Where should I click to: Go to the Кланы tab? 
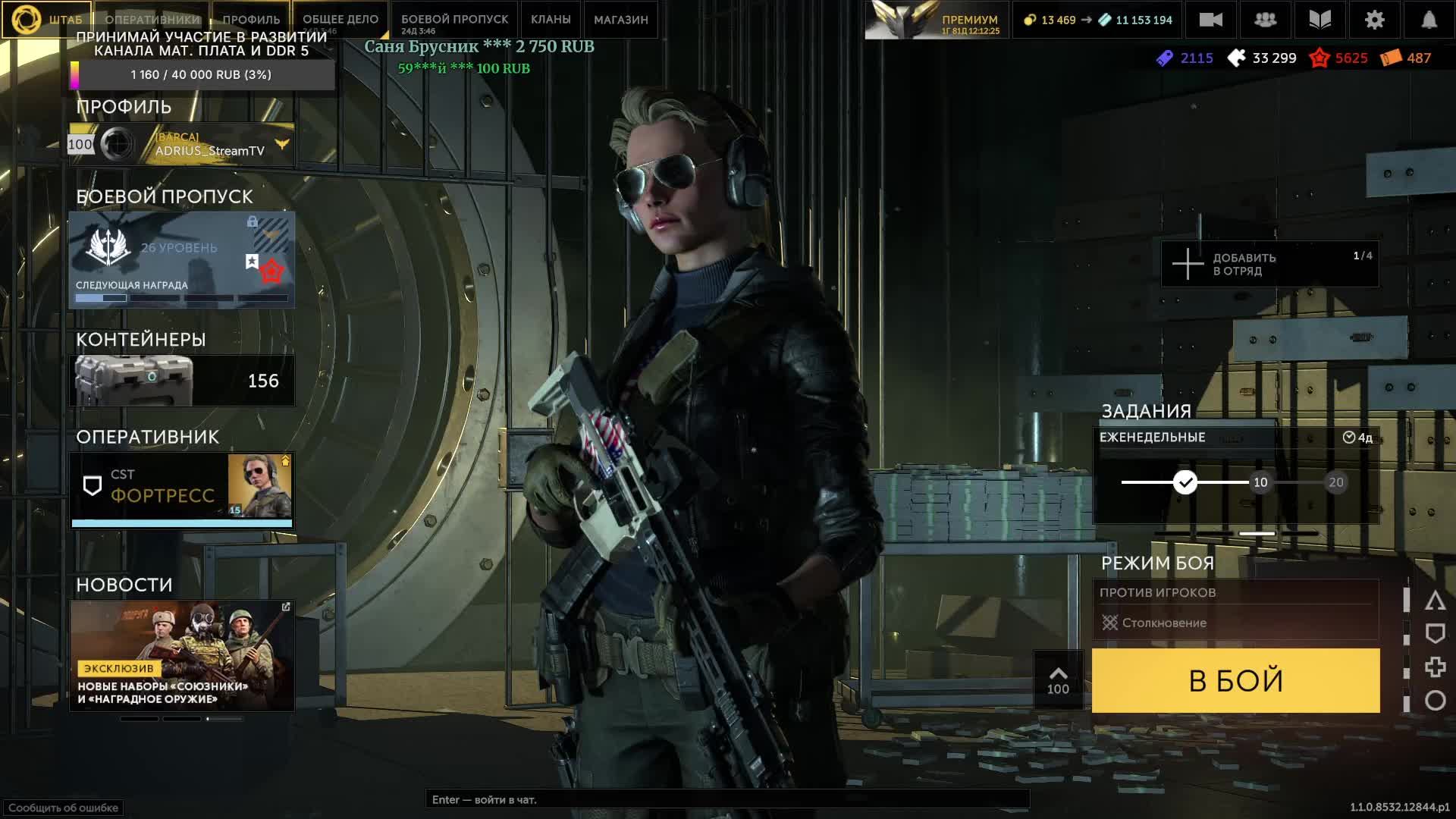click(551, 20)
